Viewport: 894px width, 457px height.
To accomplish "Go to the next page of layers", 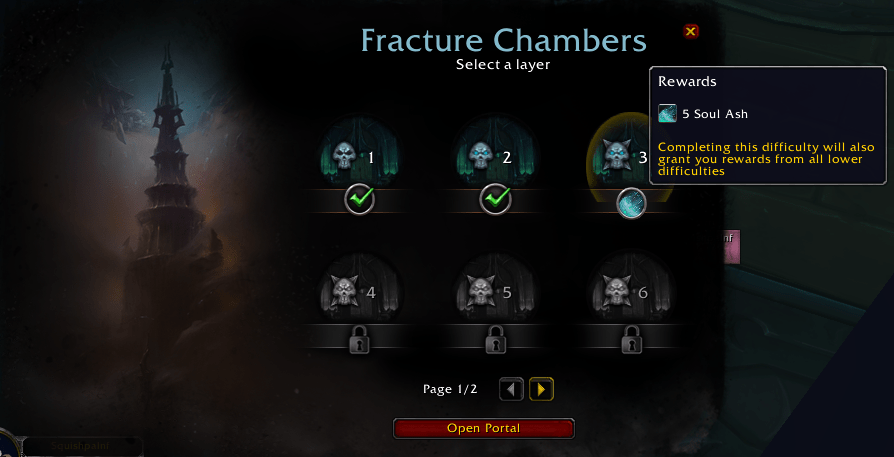I will (x=542, y=389).
